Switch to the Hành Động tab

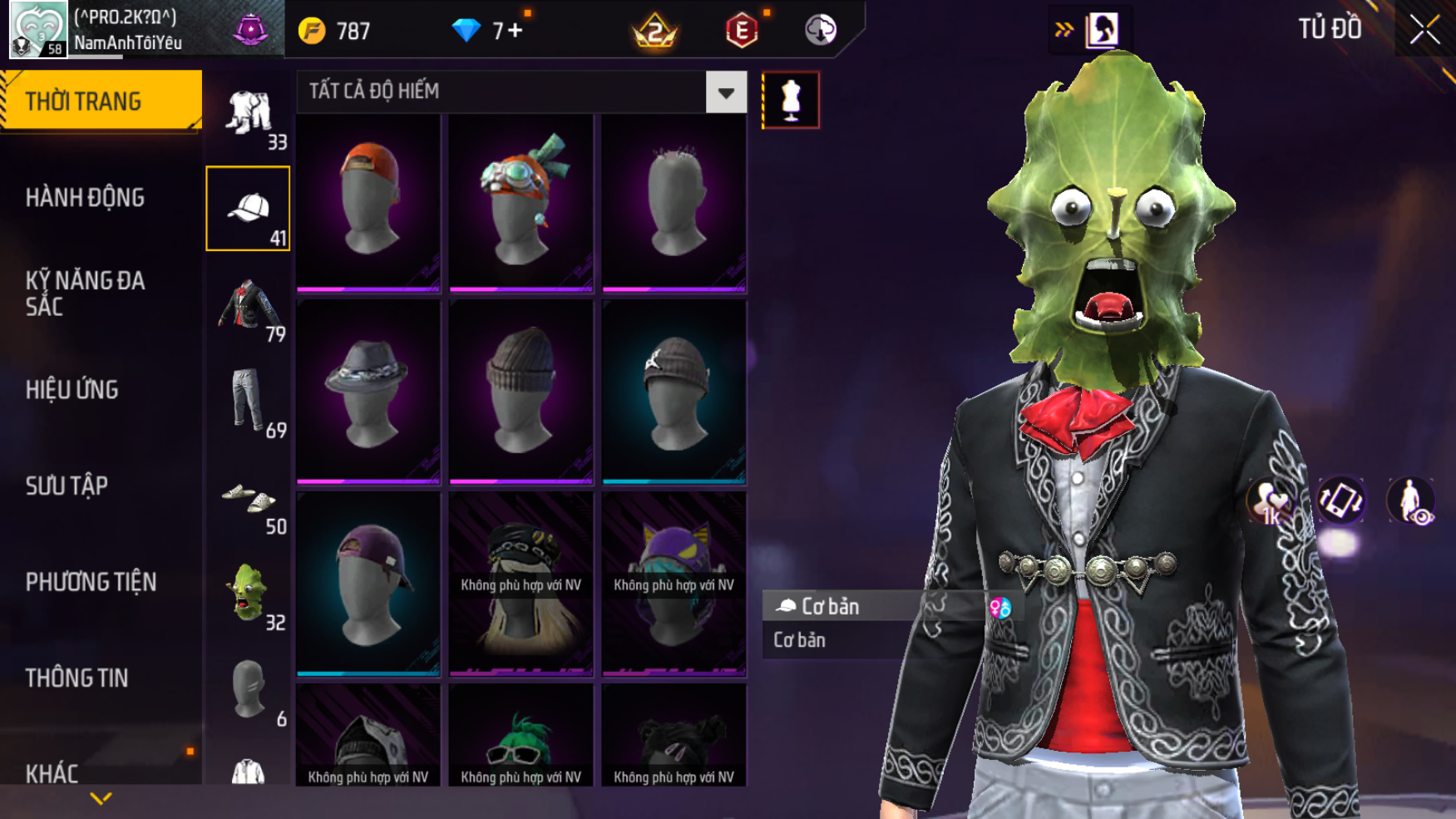[x=85, y=198]
